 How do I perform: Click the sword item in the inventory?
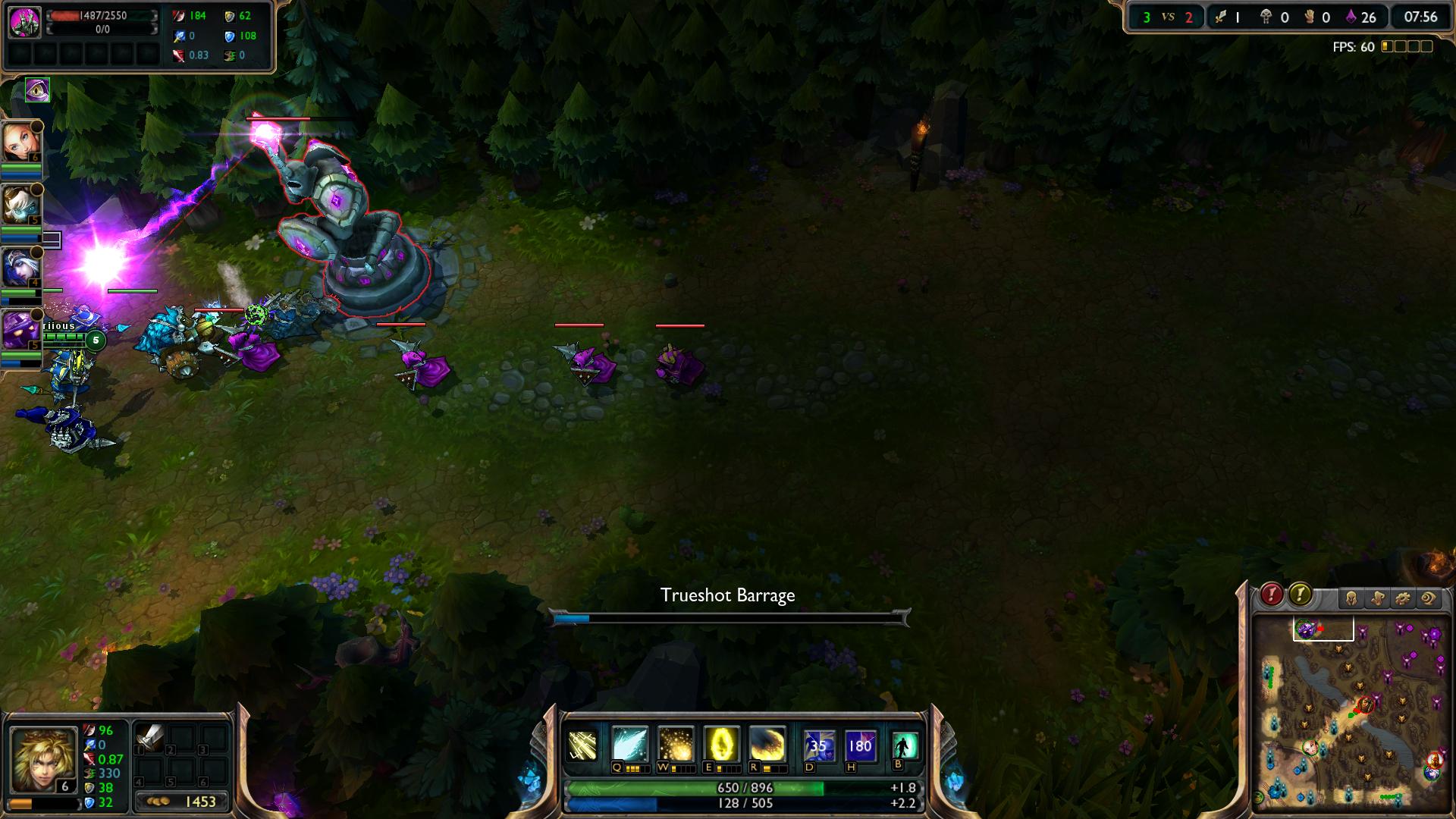(149, 737)
